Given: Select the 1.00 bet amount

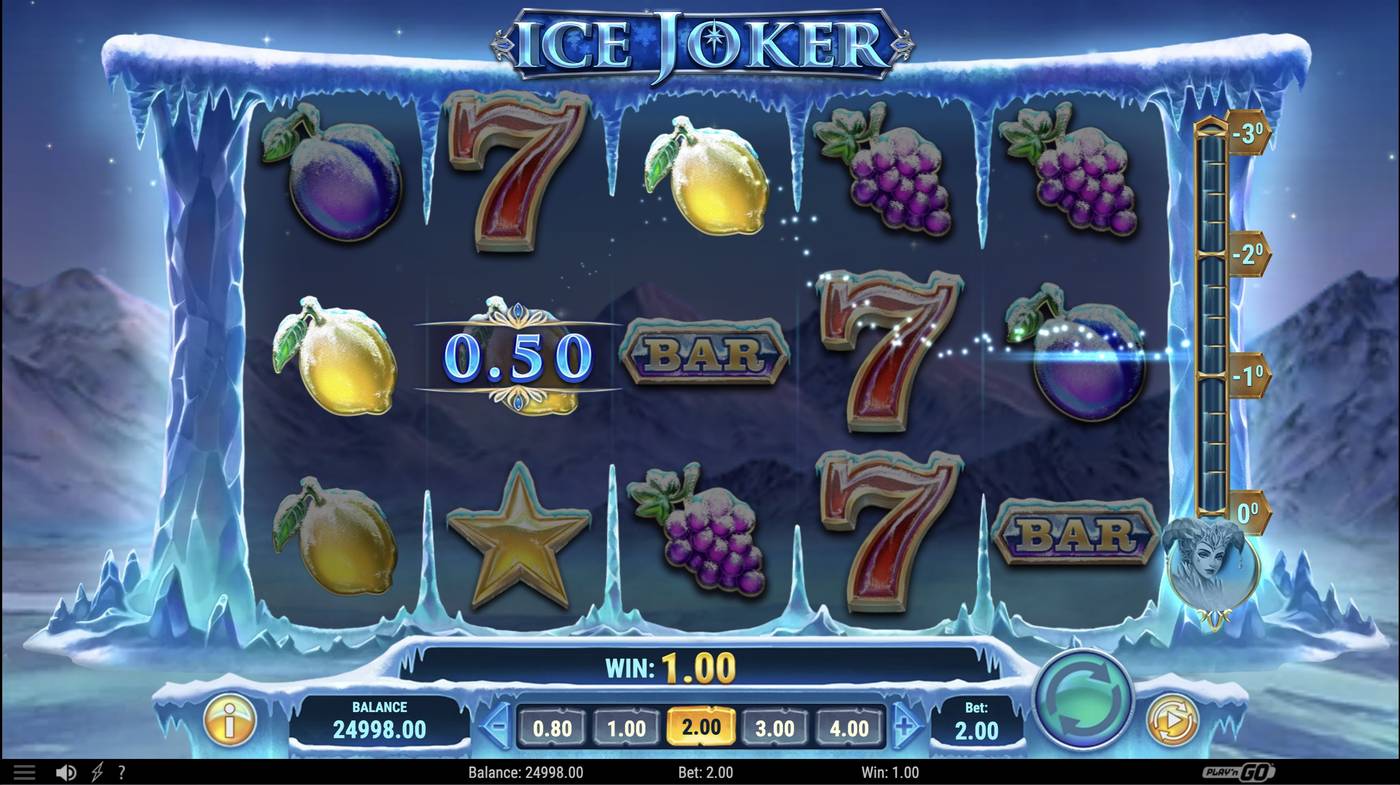Looking at the screenshot, I should [626, 727].
